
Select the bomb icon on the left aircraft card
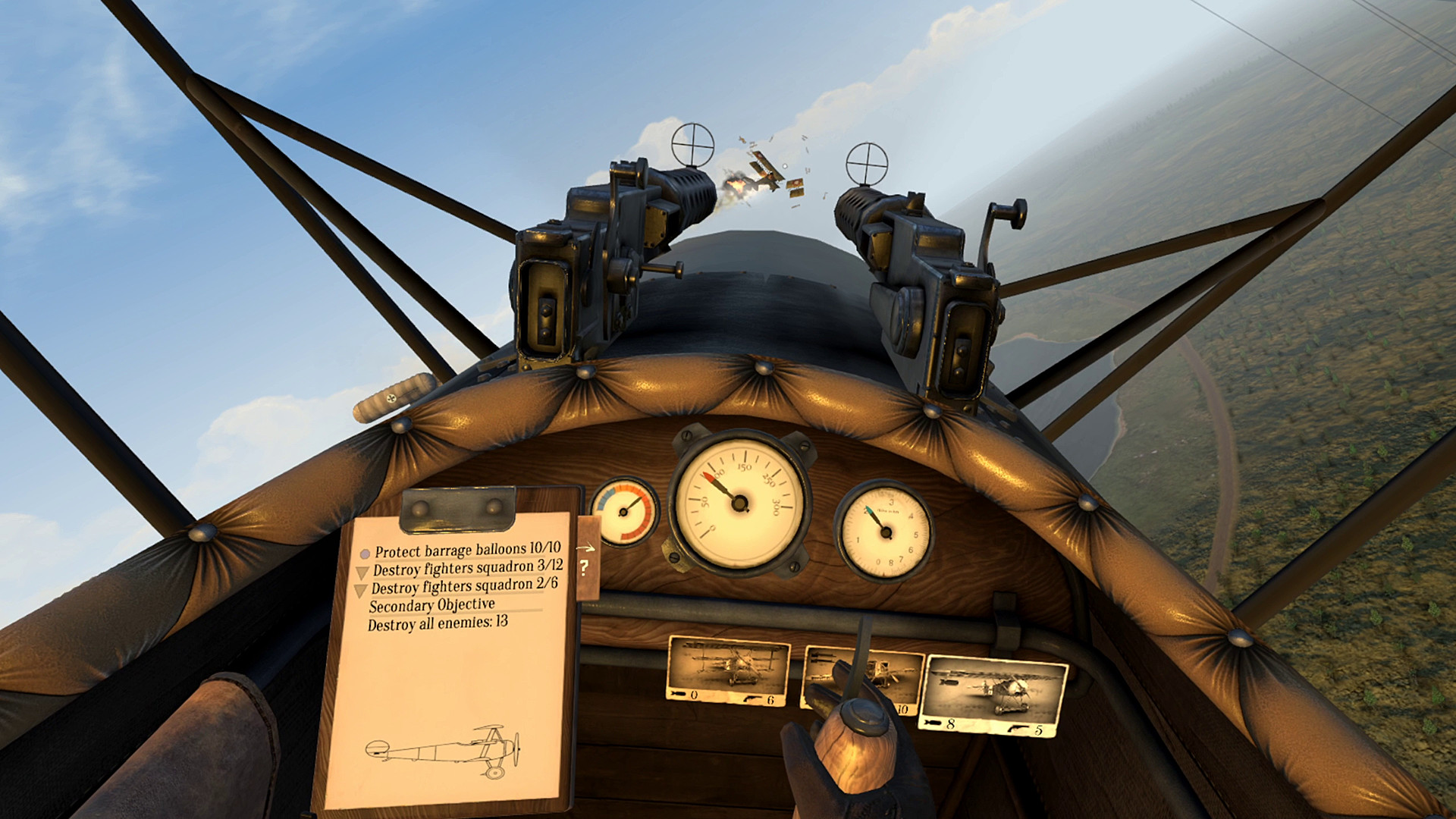[679, 695]
